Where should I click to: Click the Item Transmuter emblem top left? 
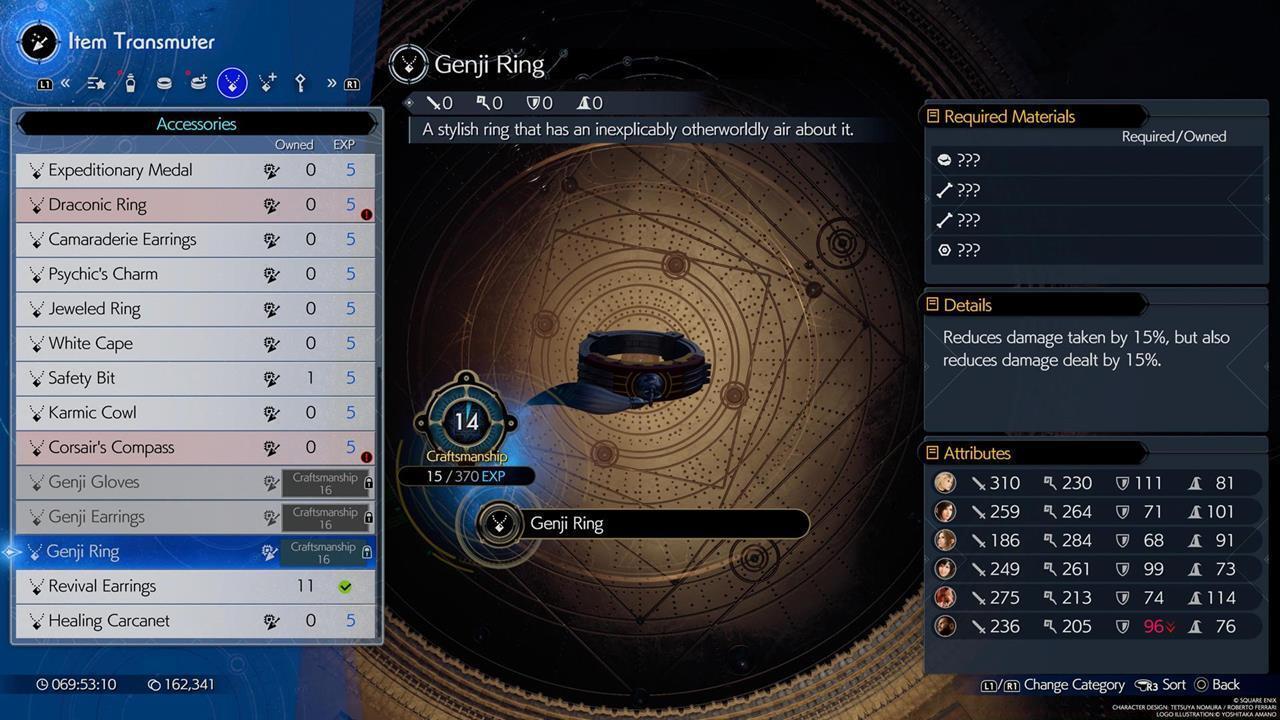coord(38,42)
